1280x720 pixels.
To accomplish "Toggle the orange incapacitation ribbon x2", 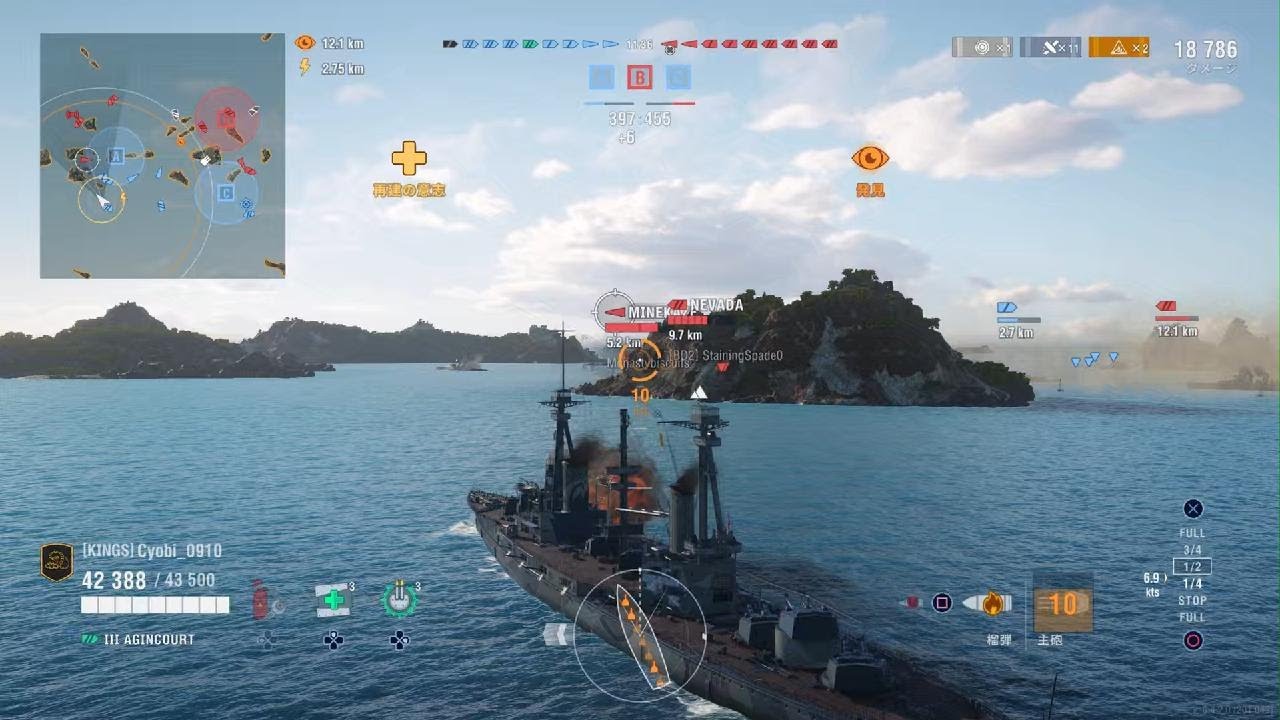I will pos(1120,47).
